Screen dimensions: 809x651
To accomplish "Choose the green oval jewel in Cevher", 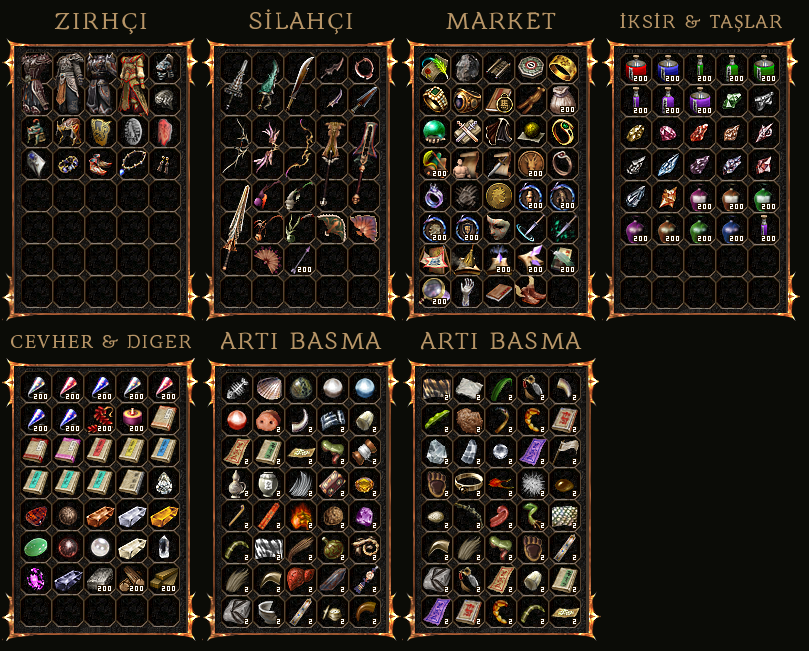I will (x=37, y=546).
